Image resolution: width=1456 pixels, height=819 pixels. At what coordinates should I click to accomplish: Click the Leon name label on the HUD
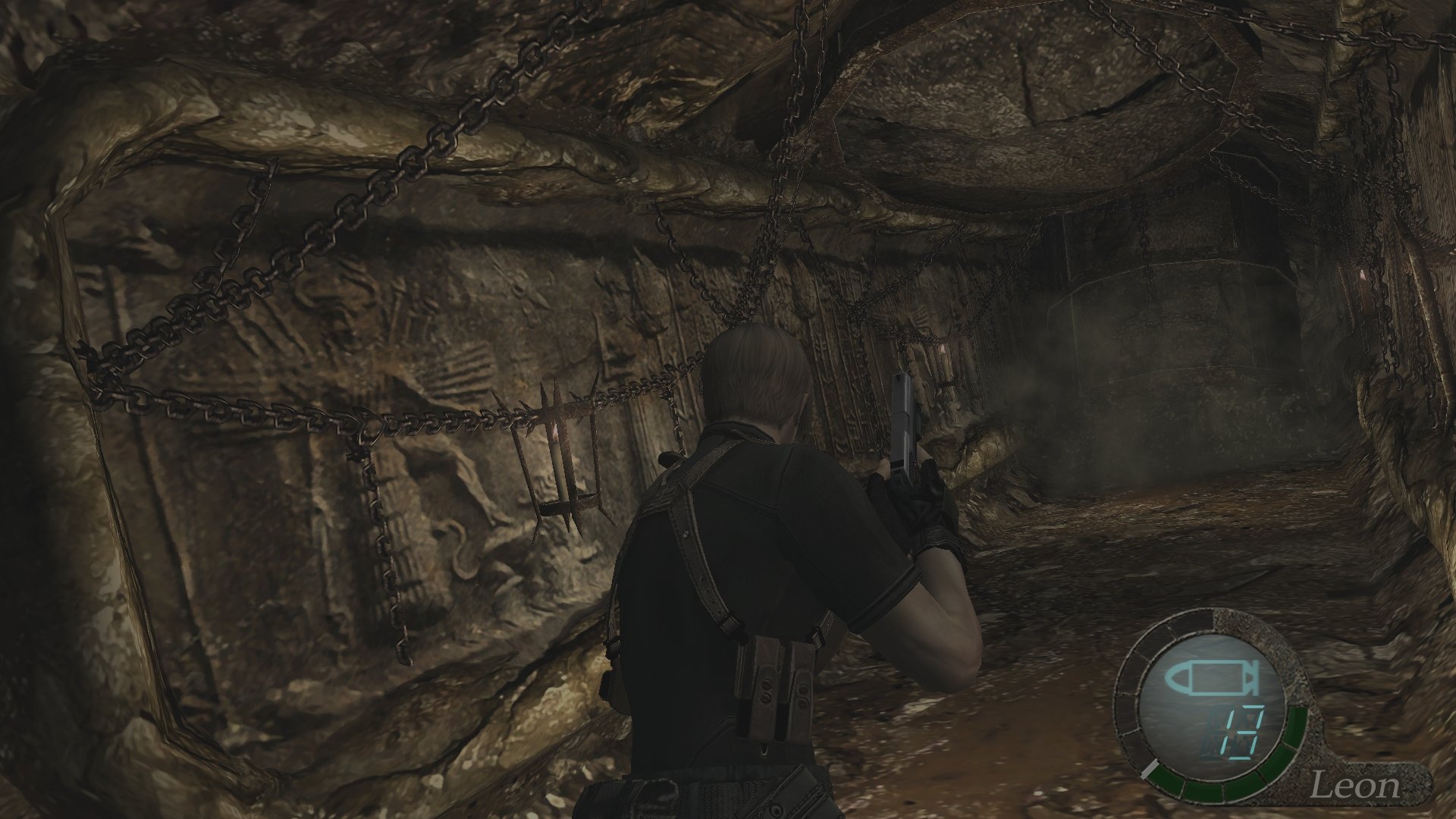coord(1357,785)
